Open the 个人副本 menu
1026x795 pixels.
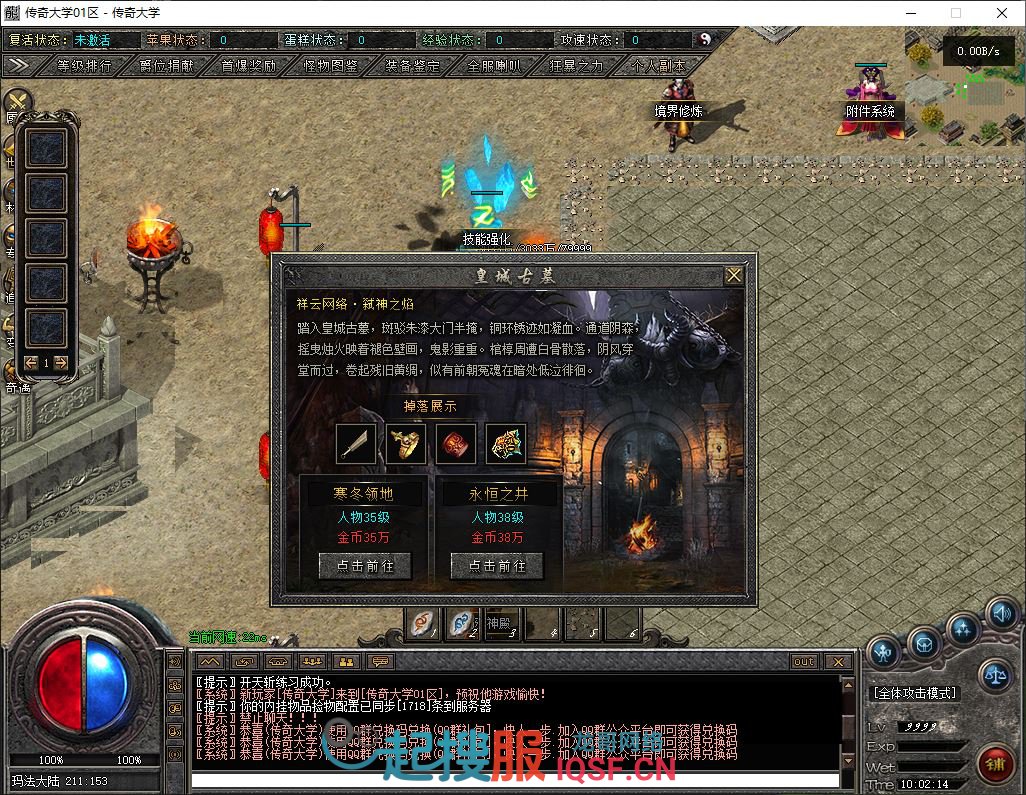(x=659, y=65)
